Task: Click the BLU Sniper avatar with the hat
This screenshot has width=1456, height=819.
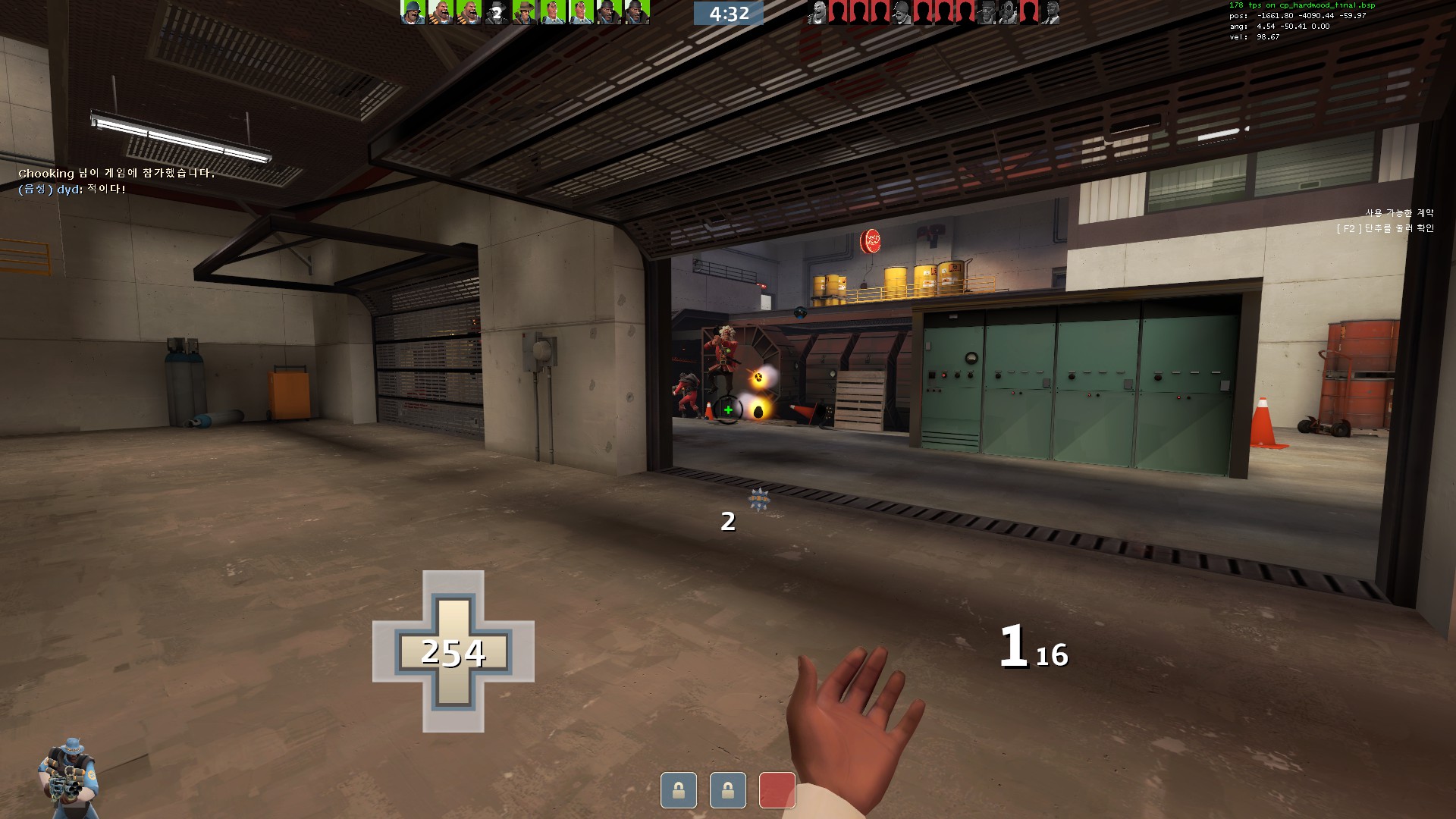Action: [x=525, y=13]
